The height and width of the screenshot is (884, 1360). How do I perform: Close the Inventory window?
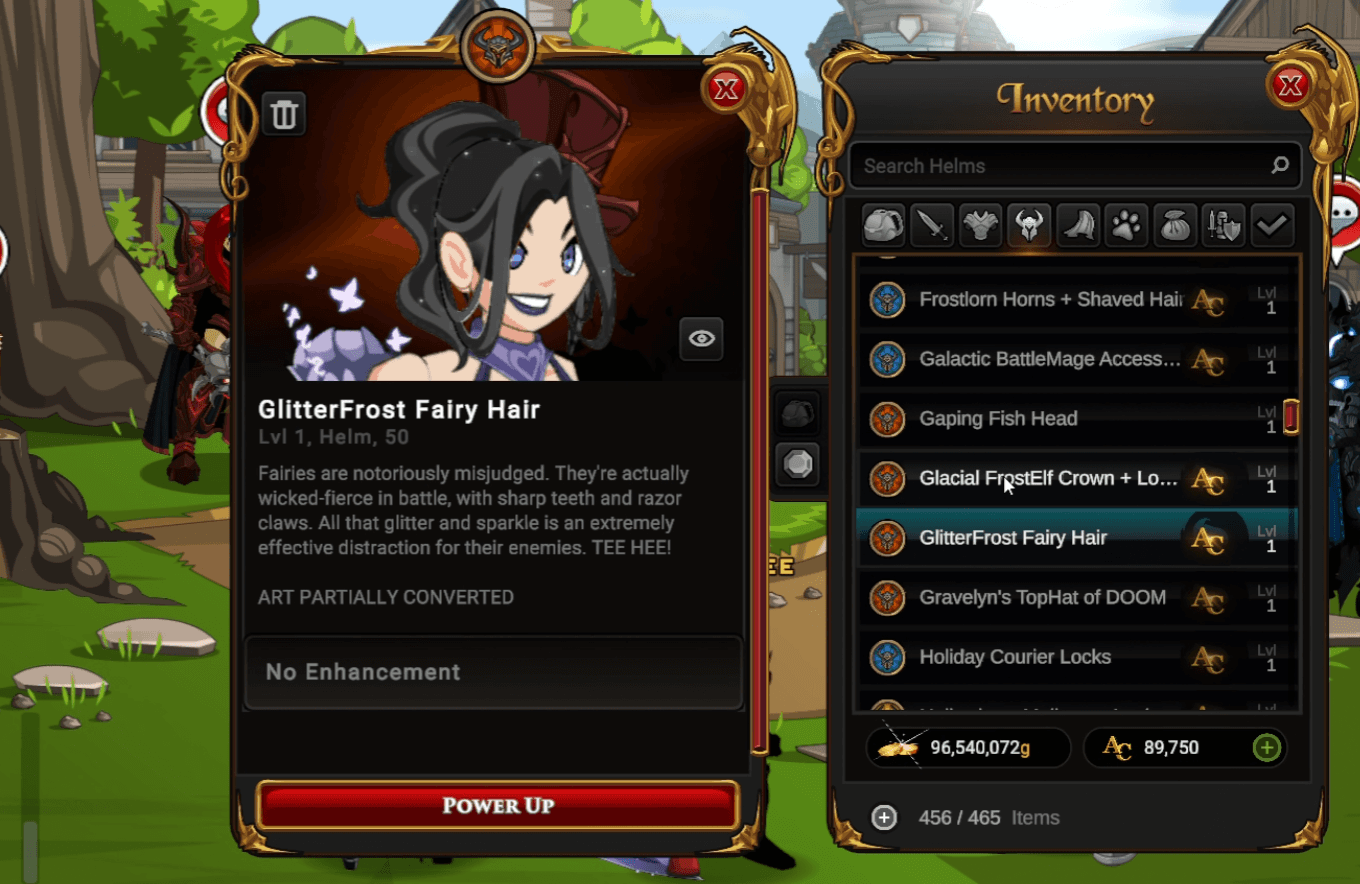tap(1290, 86)
